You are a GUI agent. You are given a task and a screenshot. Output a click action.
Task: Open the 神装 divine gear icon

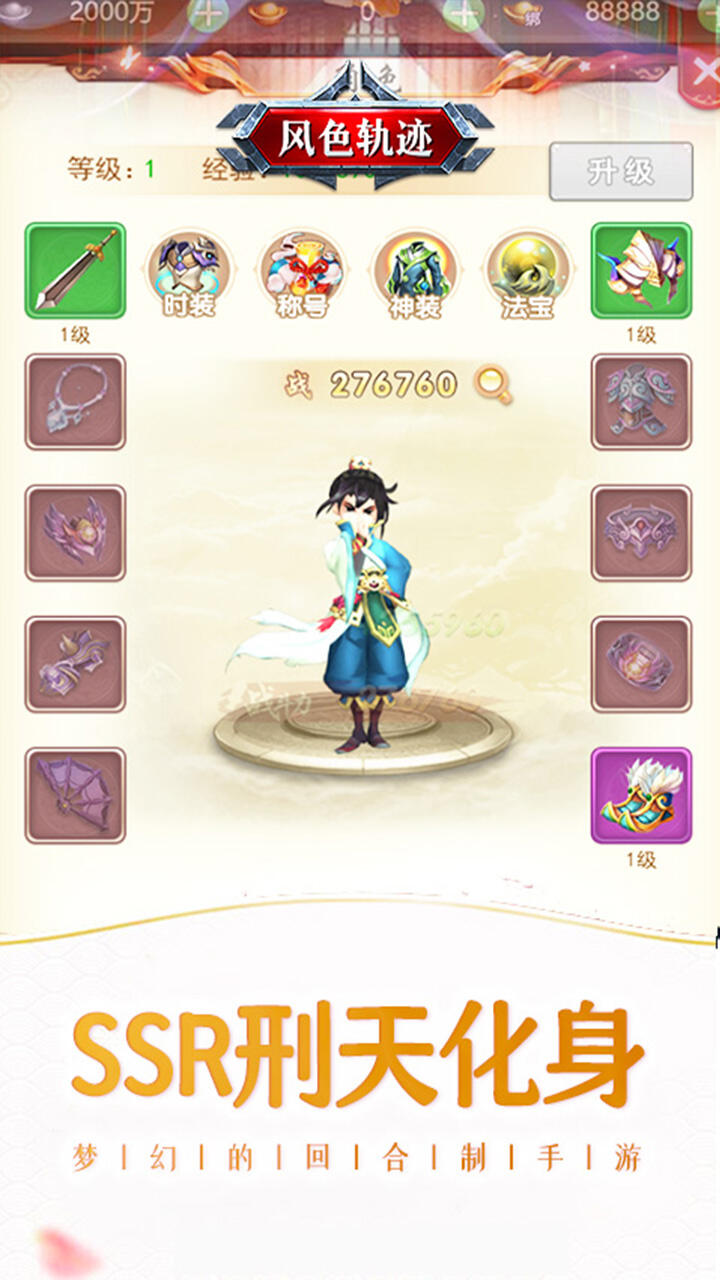tap(415, 271)
